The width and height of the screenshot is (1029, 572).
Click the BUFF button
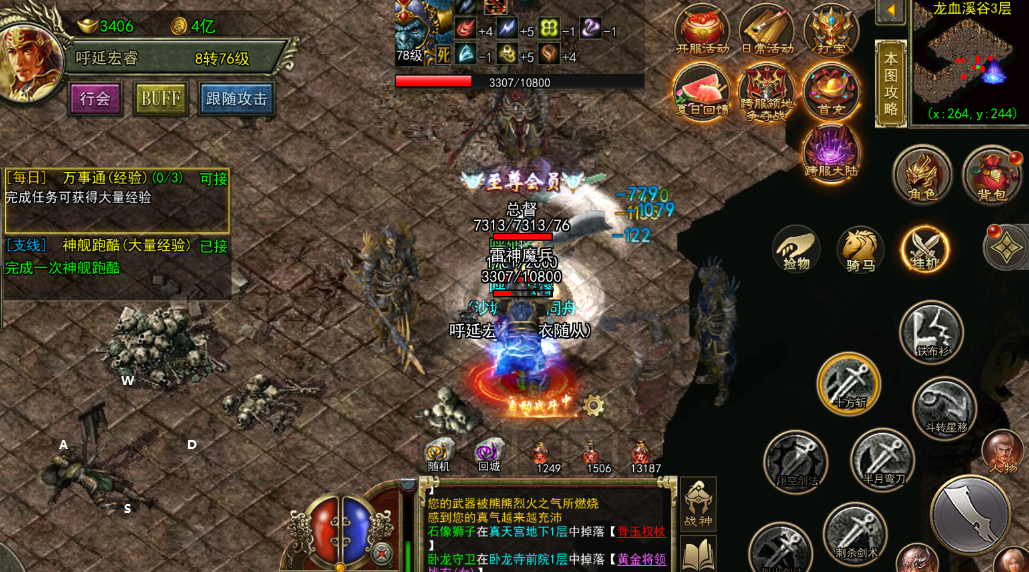pyautogui.click(x=160, y=99)
